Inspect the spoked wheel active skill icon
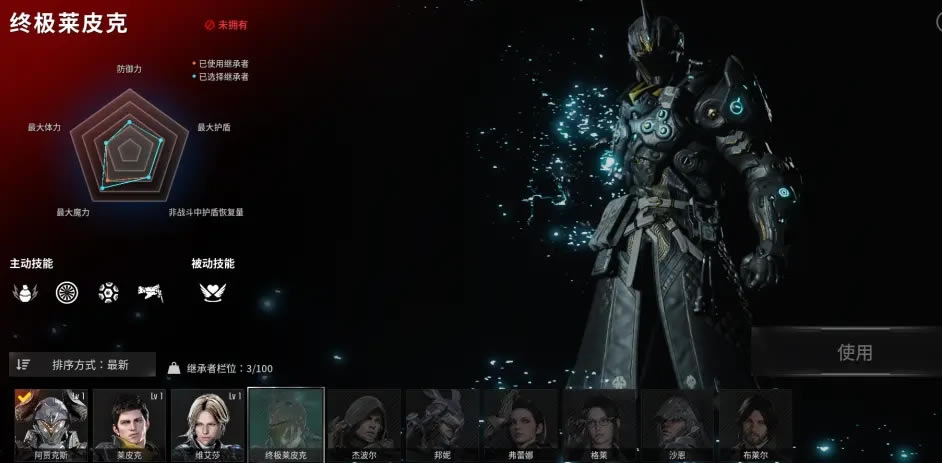Viewport: 942px width, 463px height. click(67, 293)
